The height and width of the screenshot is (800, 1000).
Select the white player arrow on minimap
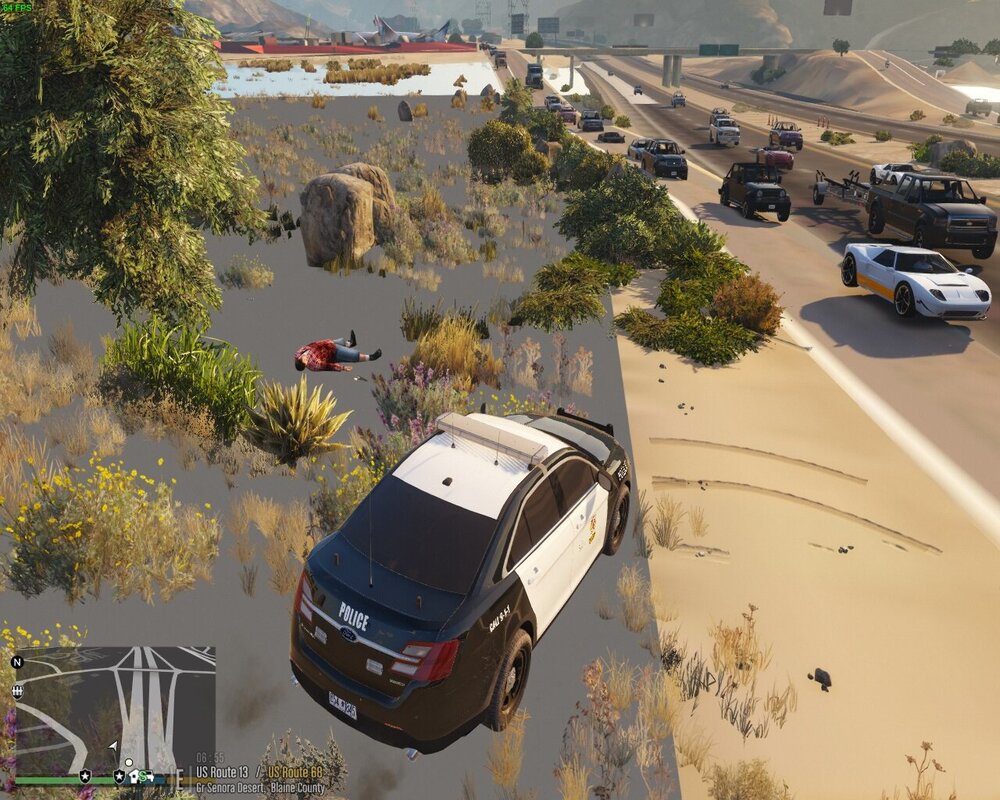click(x=114, y=745)
